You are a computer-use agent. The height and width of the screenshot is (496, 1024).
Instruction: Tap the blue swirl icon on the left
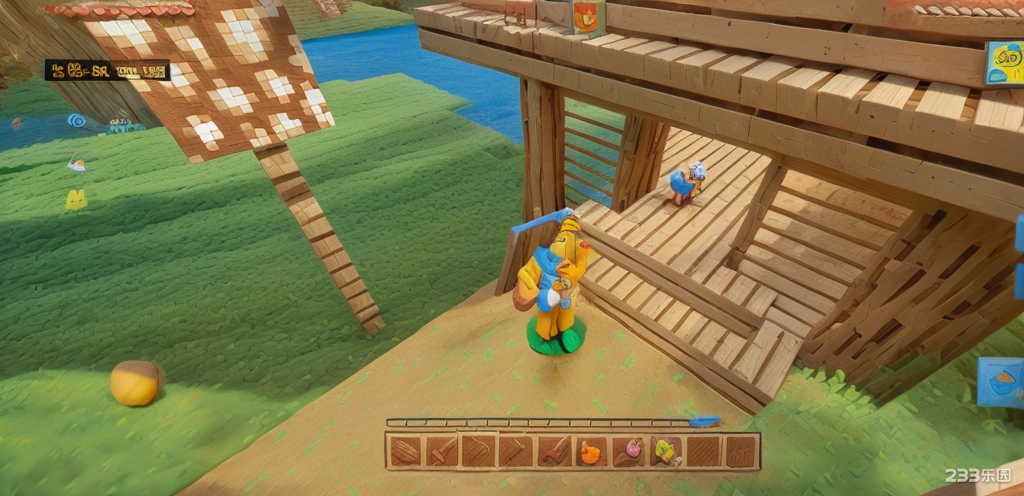pos(77,121)
